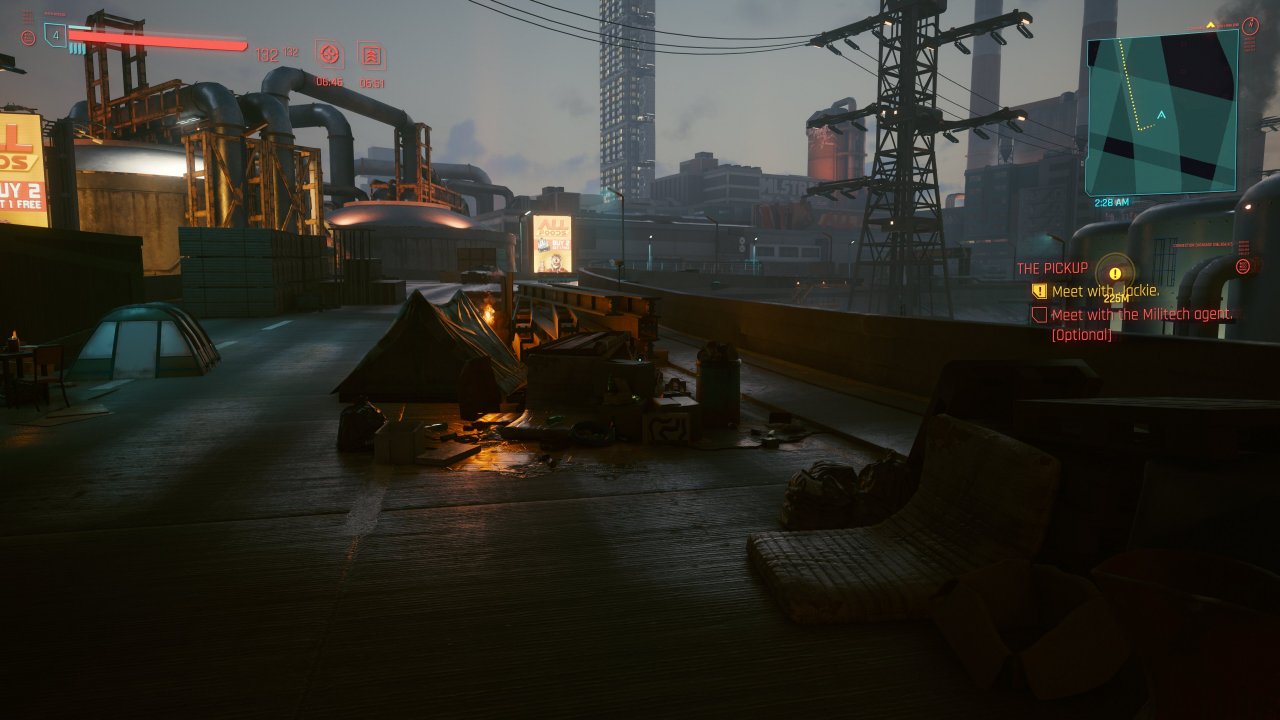Click the red Relic malfunction circular icon
Viewport: 1280px width, 720px height.
pyautogui.click(x=28, y=38)
